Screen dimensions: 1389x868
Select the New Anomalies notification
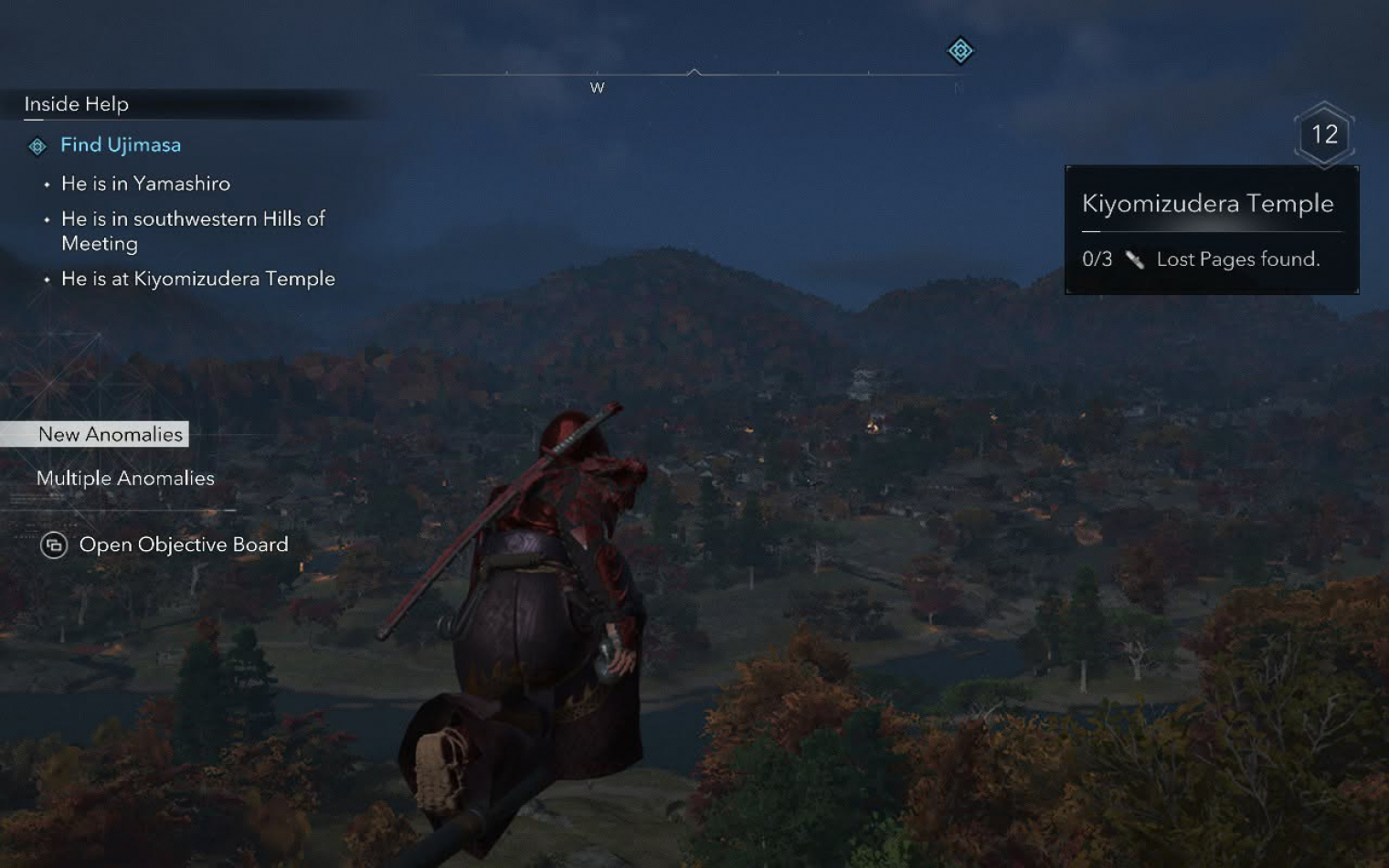click(110, 435)
